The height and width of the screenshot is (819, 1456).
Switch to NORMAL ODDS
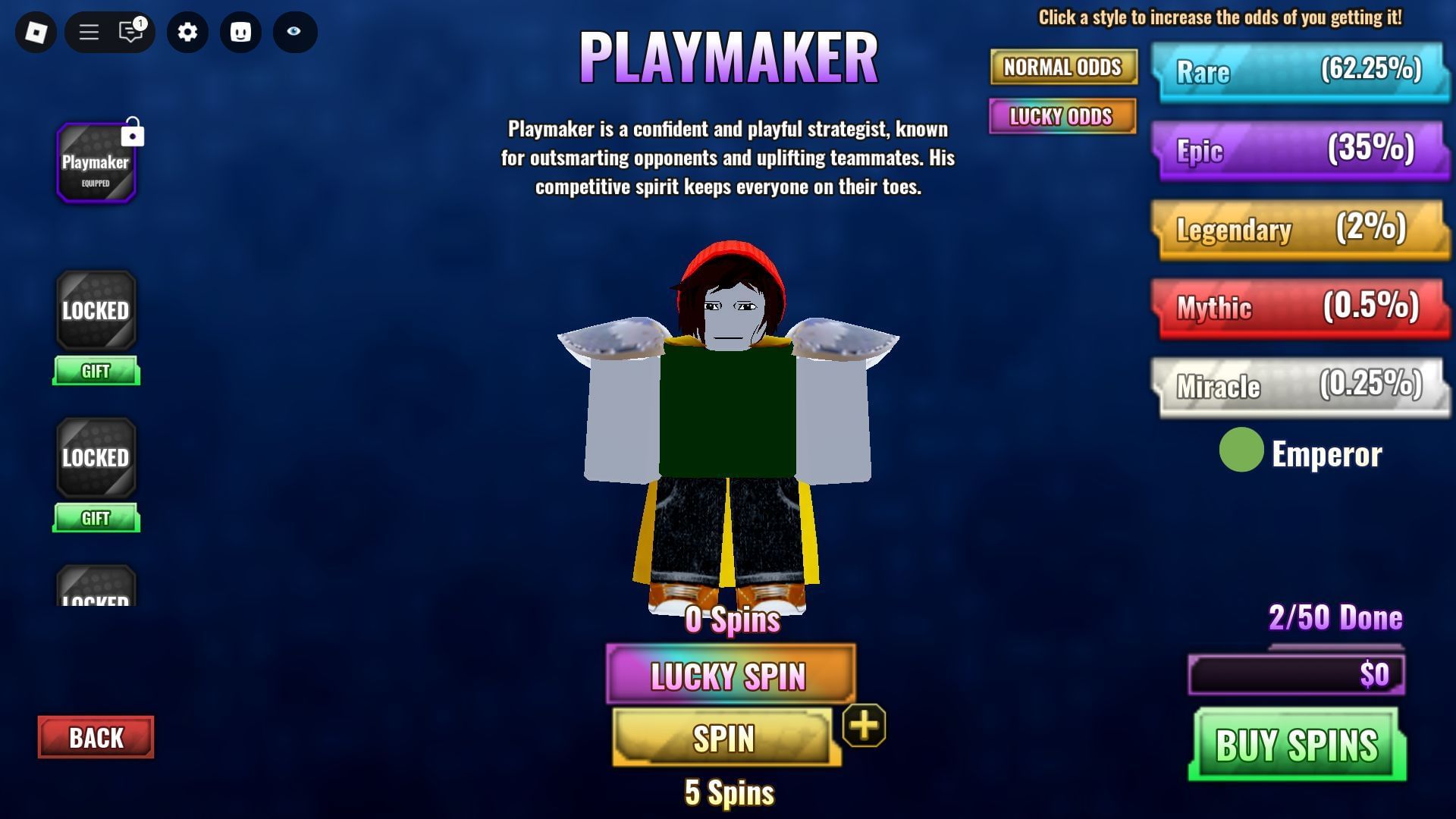[x=1062, y=67]
